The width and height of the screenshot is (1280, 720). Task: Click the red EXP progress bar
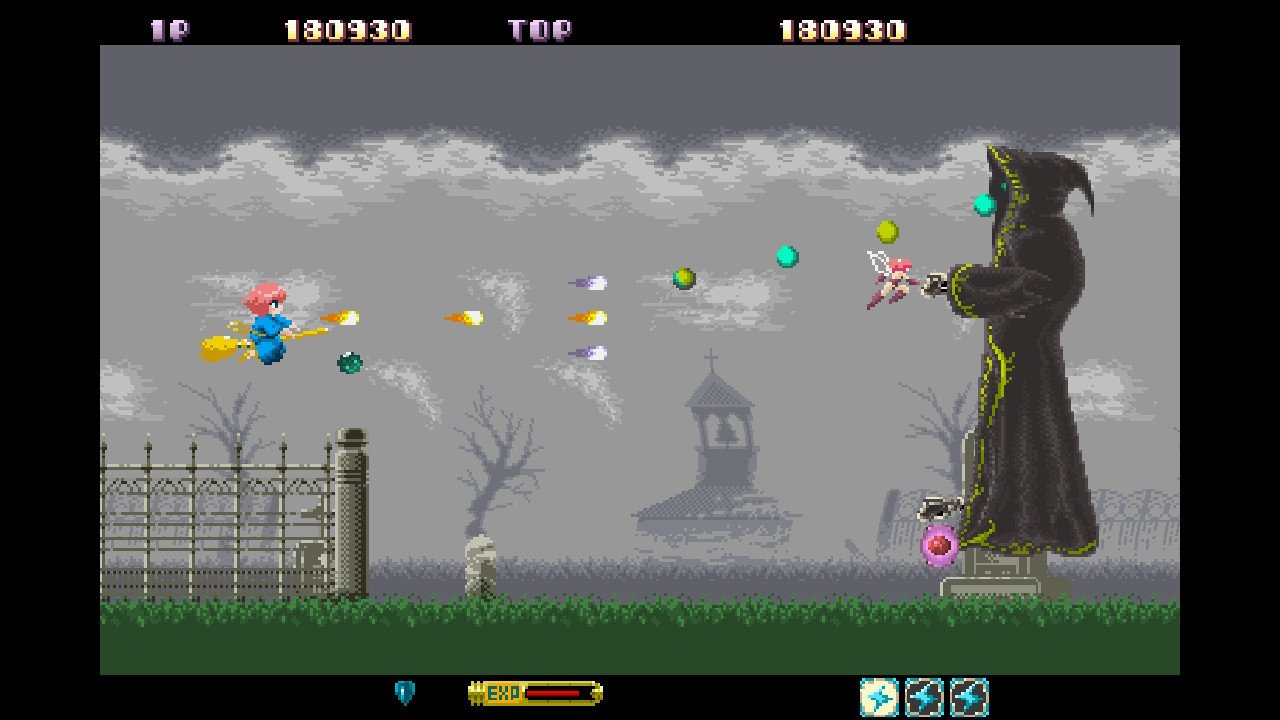(x=555, y=691)
